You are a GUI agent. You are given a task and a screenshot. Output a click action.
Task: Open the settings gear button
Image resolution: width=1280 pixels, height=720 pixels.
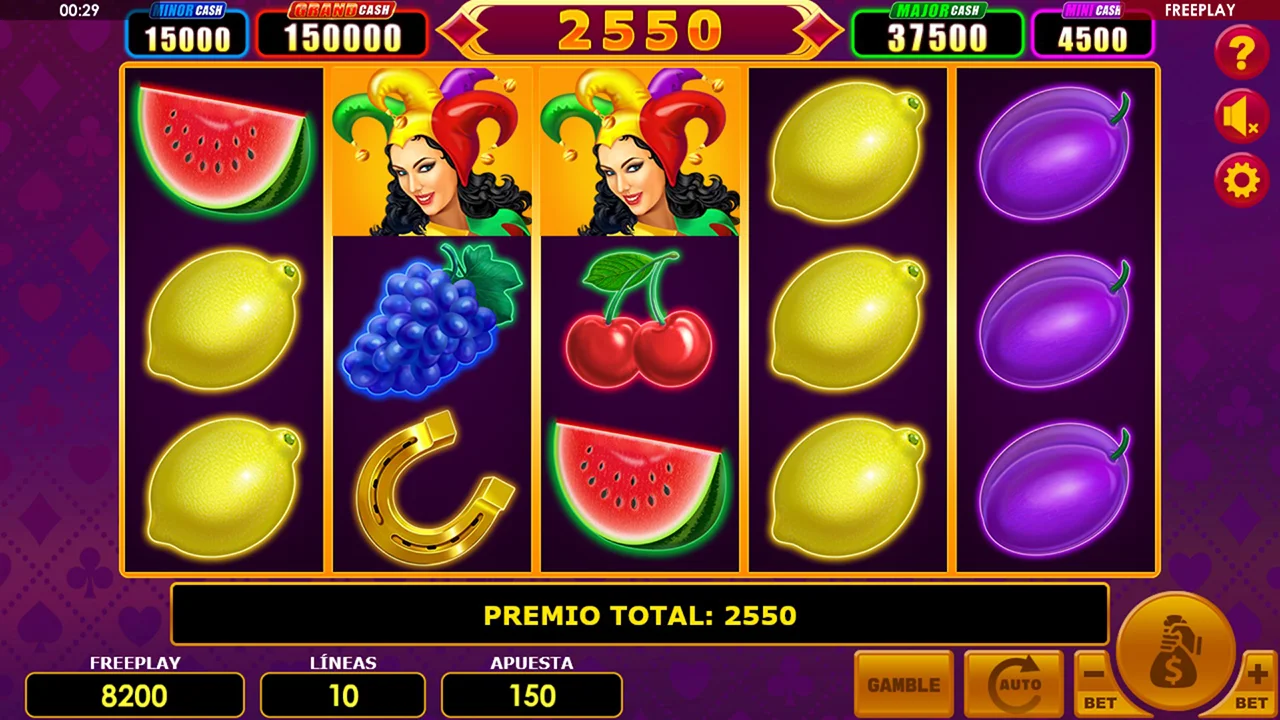[1241, 181]
